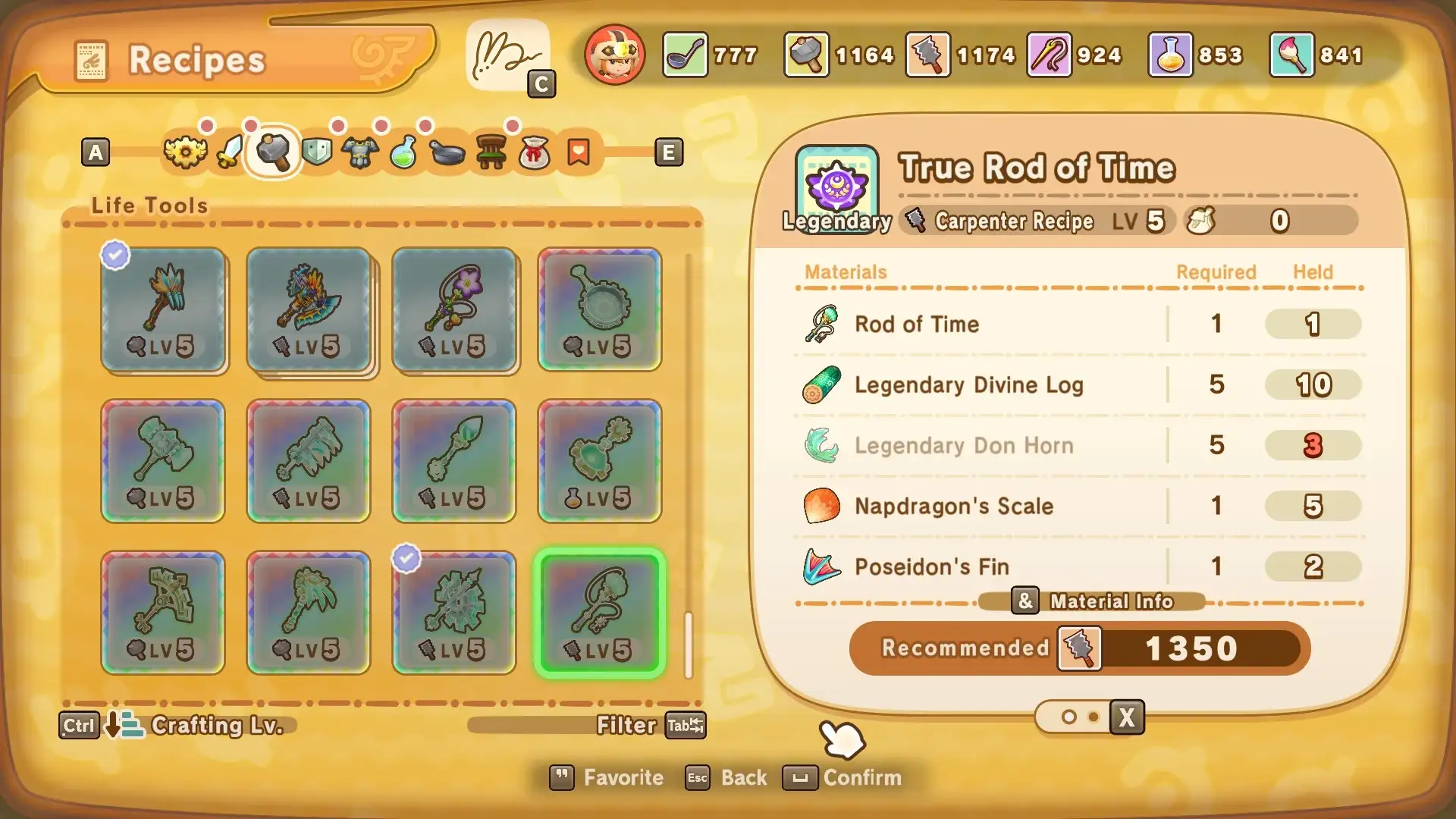Click the Confirm button

click(x=843, y=777)
